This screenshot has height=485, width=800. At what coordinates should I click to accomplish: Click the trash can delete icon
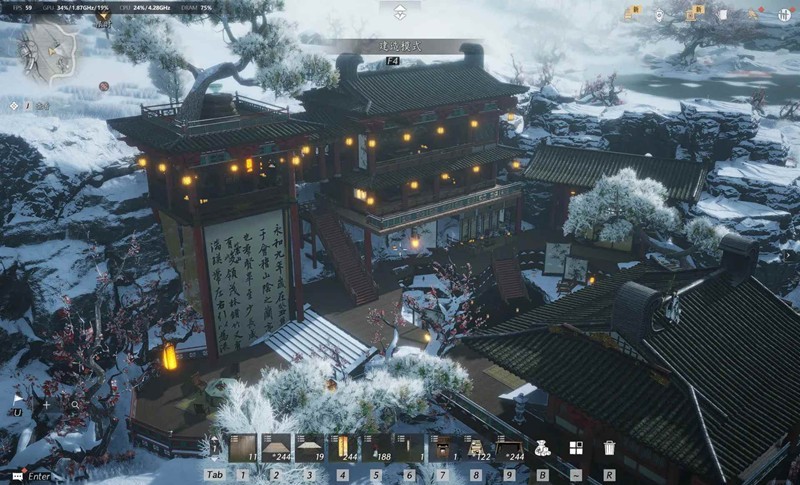(609, 448)
